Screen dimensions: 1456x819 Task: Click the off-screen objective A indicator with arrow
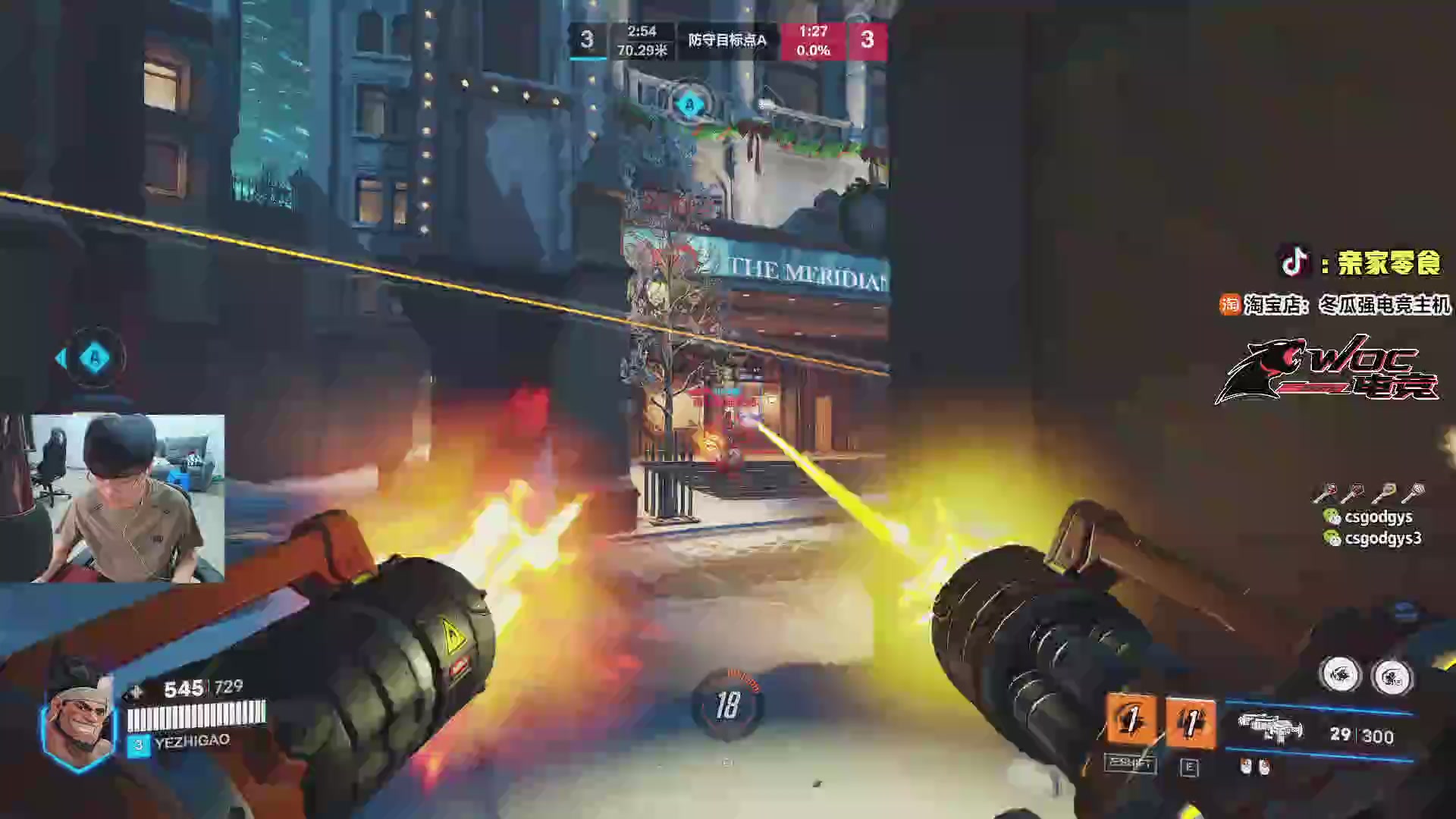93,358
